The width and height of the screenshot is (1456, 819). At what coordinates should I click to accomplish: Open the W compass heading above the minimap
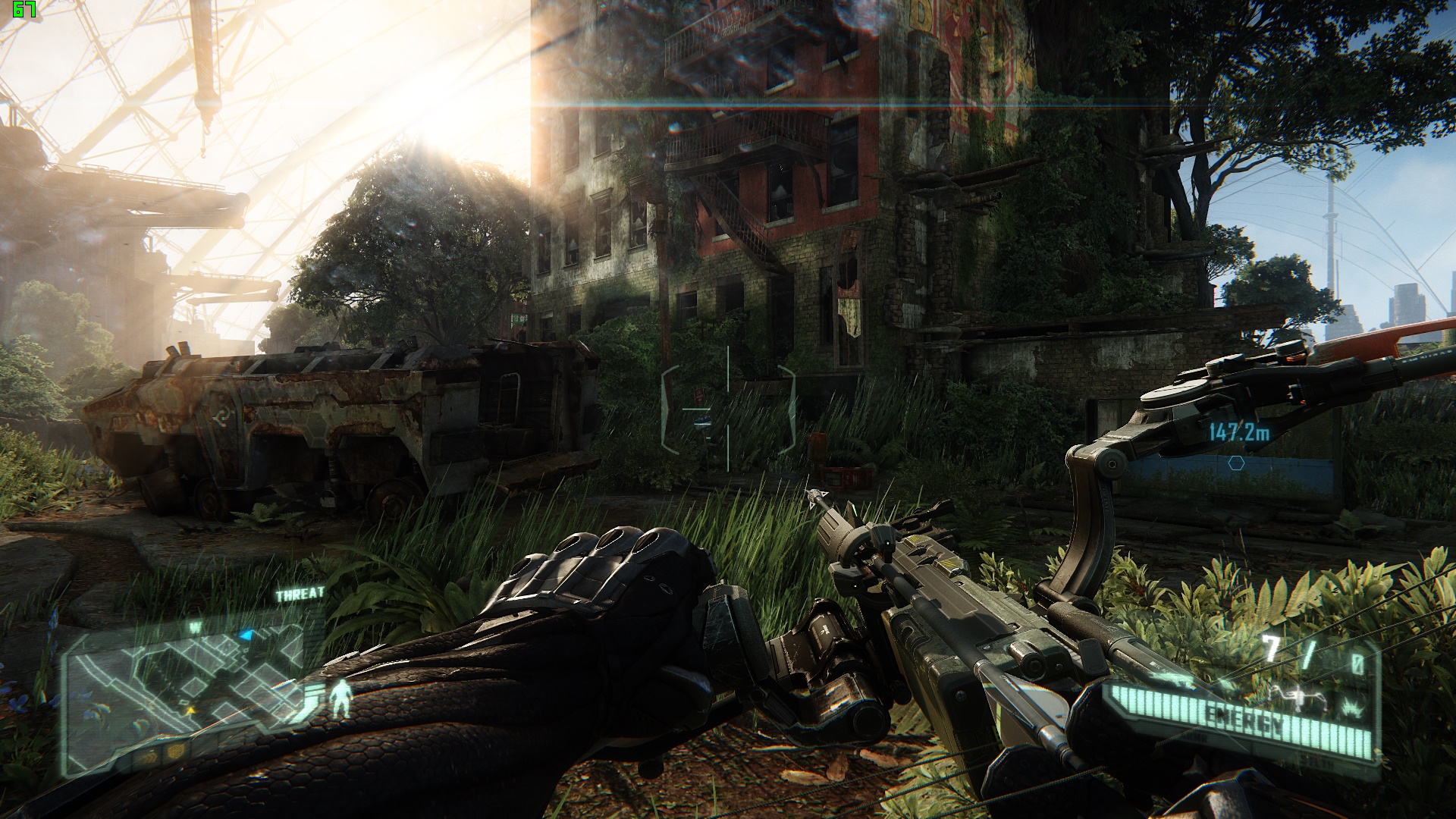tap(195, 625)
